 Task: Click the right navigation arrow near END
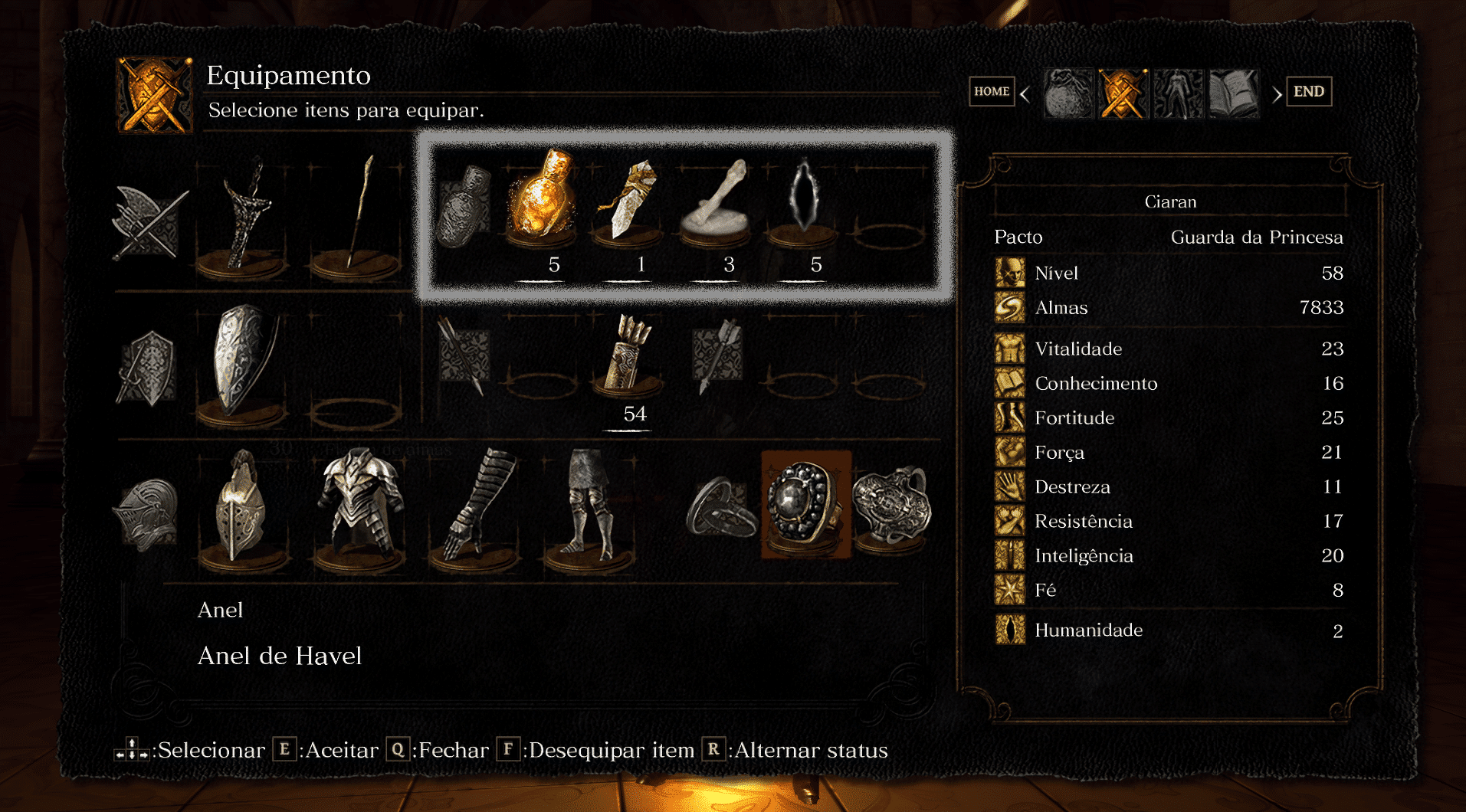pos(1277,92)
